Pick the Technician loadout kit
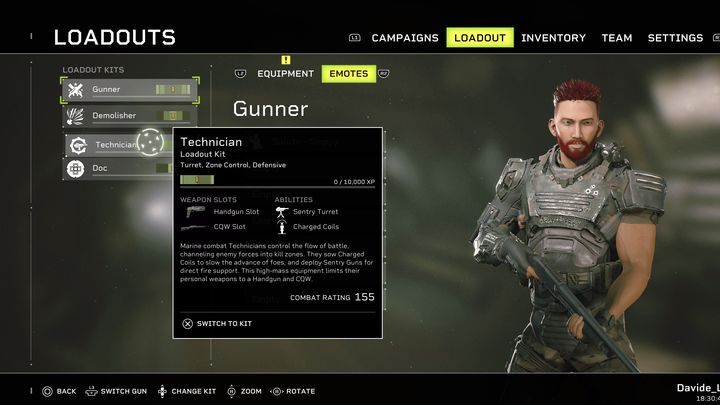Screen dimensions: 720x405 pyautogui.click(x=115, y=145)
